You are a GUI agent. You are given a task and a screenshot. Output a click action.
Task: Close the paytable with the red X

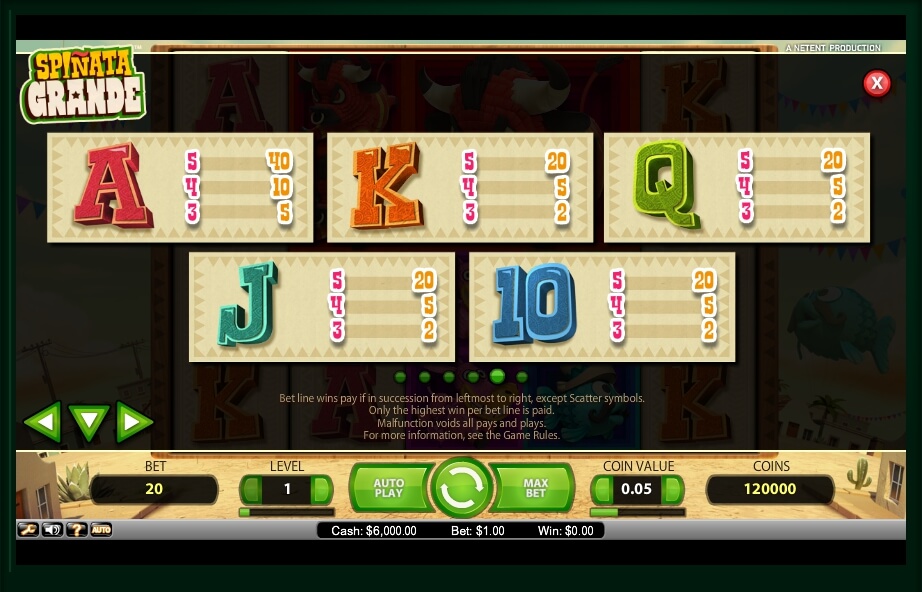(x=876, y=83)
